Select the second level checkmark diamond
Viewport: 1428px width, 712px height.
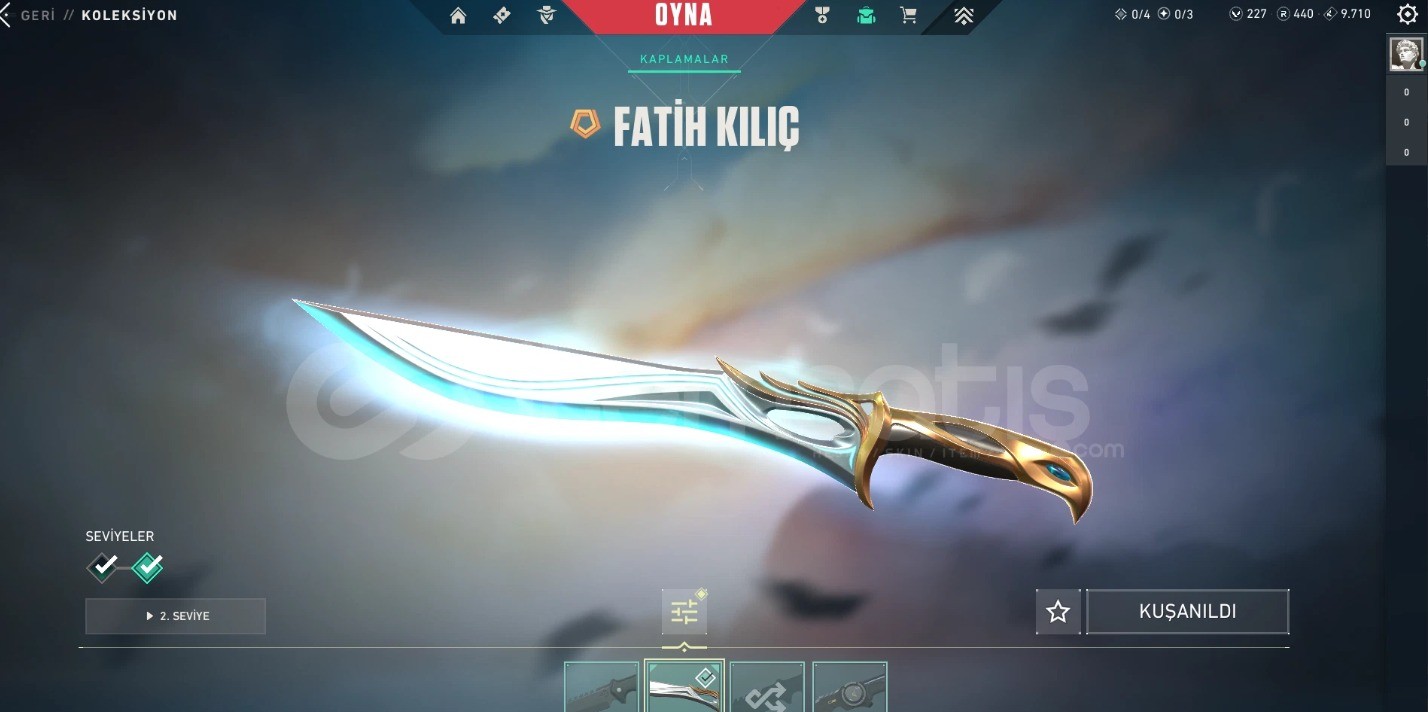(147, 567)
